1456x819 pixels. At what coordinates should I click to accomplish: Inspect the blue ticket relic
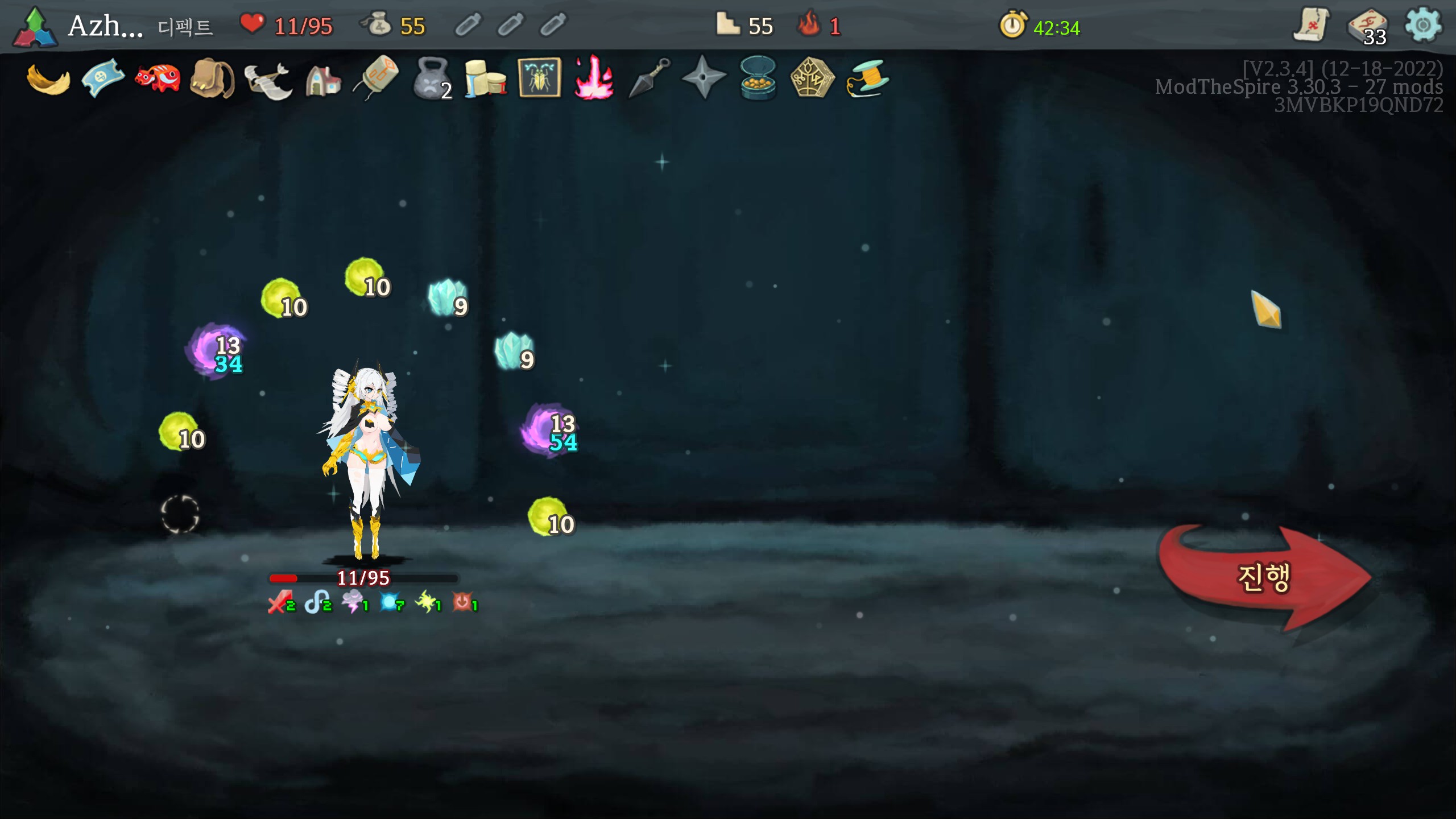click(103, 78)
